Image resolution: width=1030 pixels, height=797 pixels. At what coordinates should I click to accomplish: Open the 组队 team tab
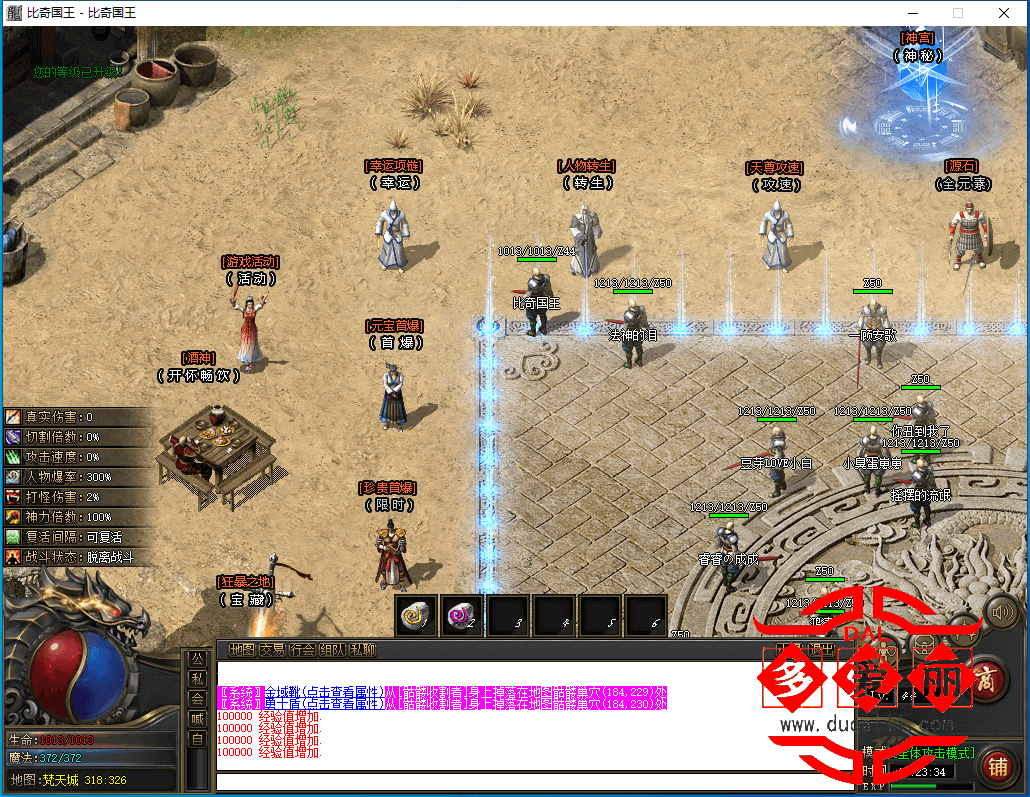click(x=332, y=650)
